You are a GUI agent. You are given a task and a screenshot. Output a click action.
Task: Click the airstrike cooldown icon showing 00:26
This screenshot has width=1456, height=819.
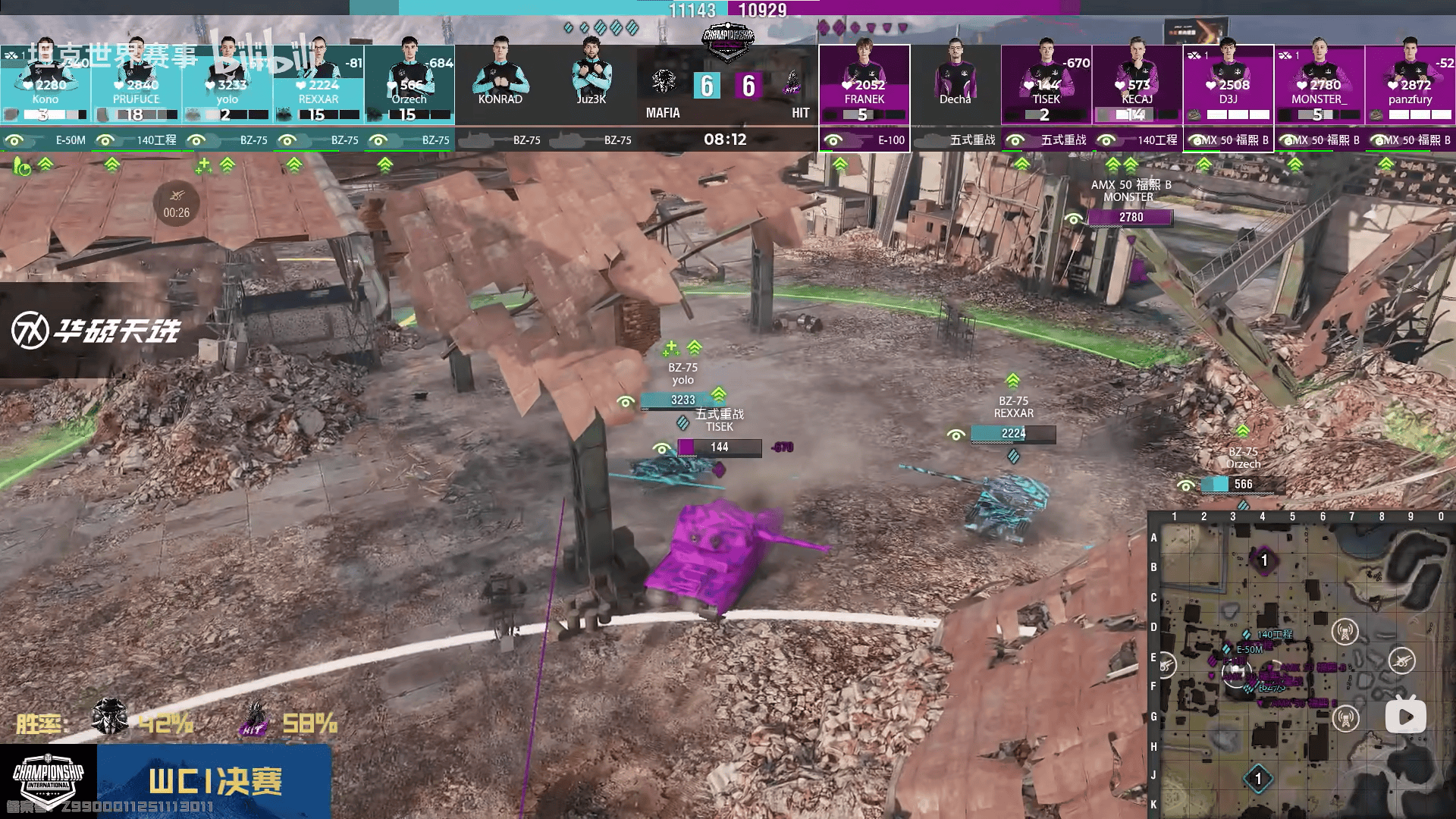coord(177,203)
